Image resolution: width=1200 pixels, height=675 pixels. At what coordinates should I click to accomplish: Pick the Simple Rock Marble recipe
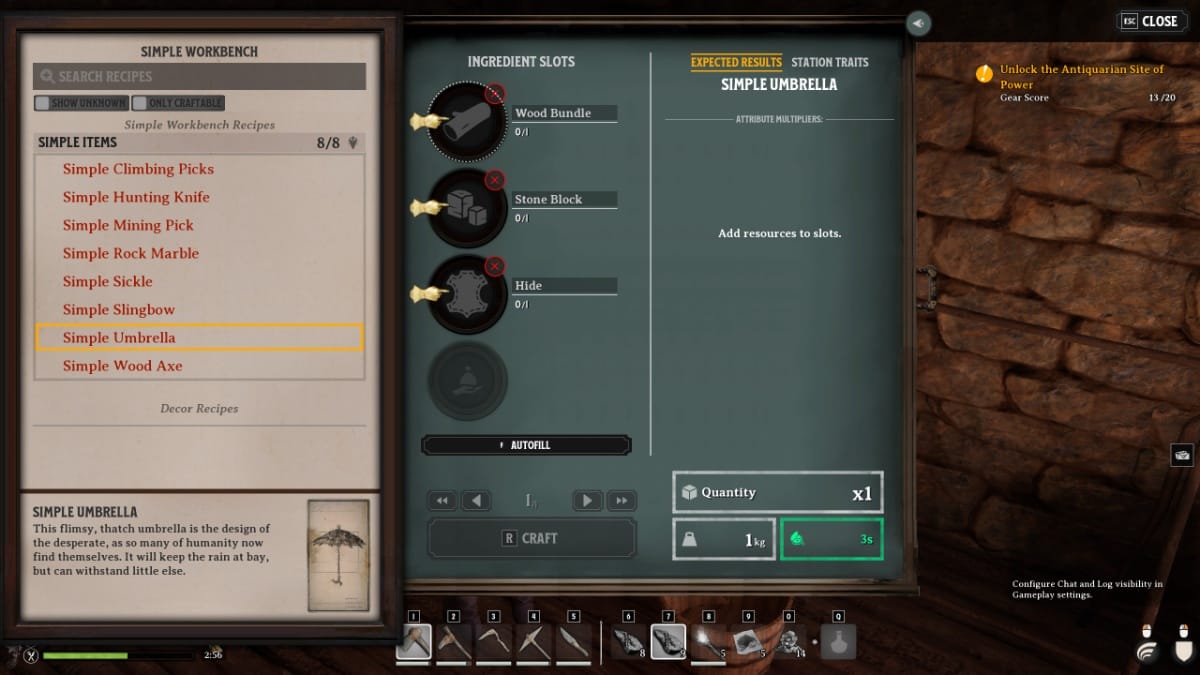(x=131, y=253)
